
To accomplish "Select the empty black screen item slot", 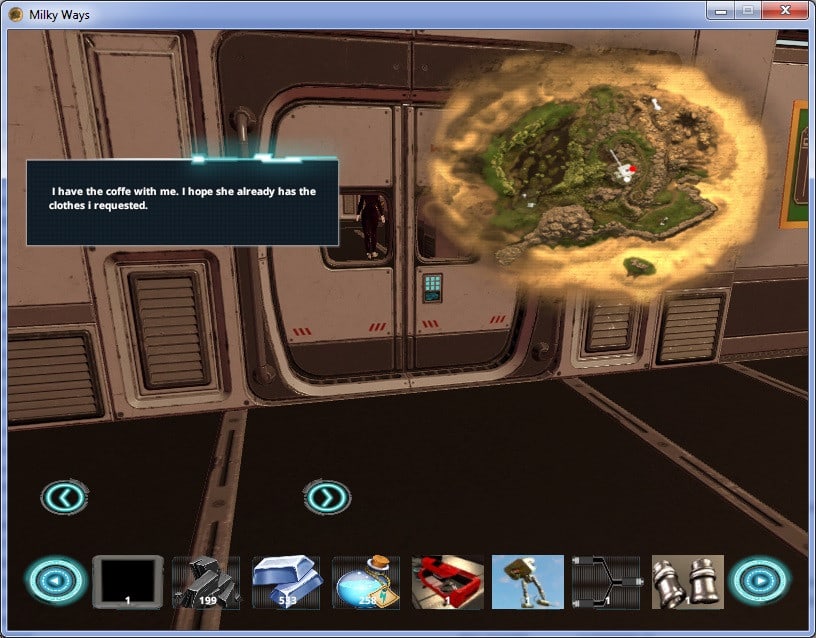I will click(x=127, y=581).
